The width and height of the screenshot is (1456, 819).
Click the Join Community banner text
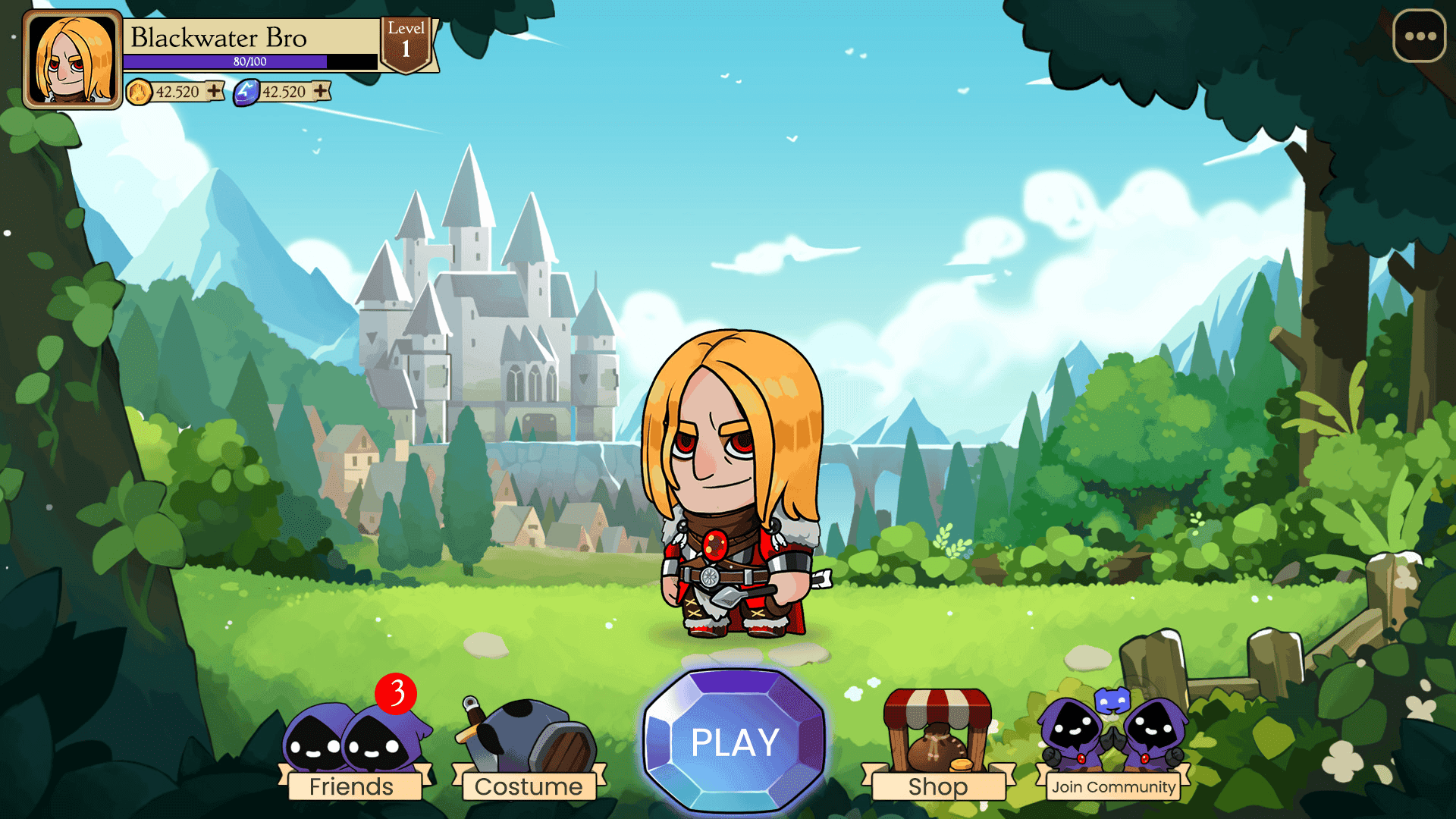click(x=1112, y=787)
